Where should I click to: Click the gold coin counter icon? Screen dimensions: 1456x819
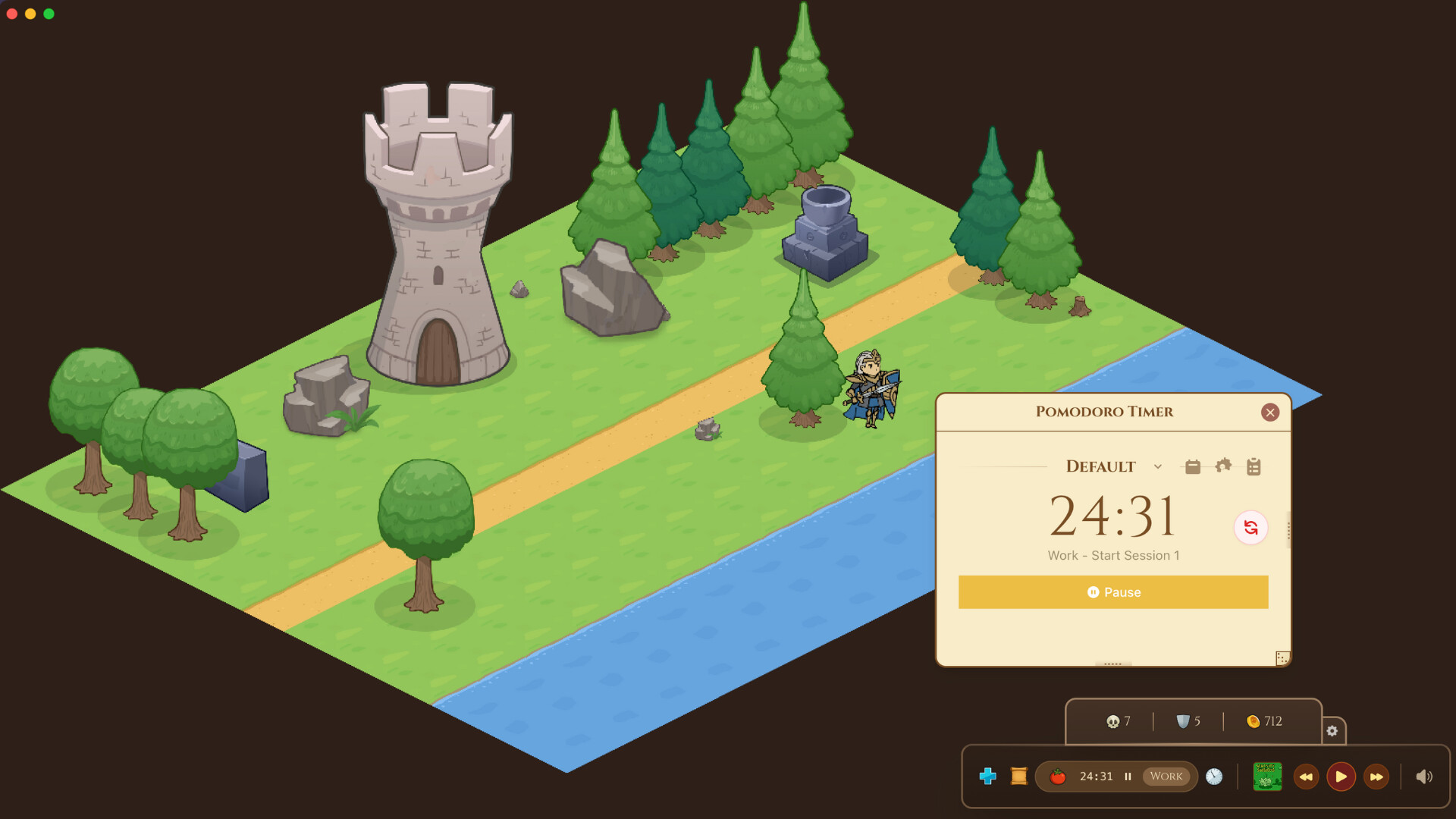point(1253,721)
